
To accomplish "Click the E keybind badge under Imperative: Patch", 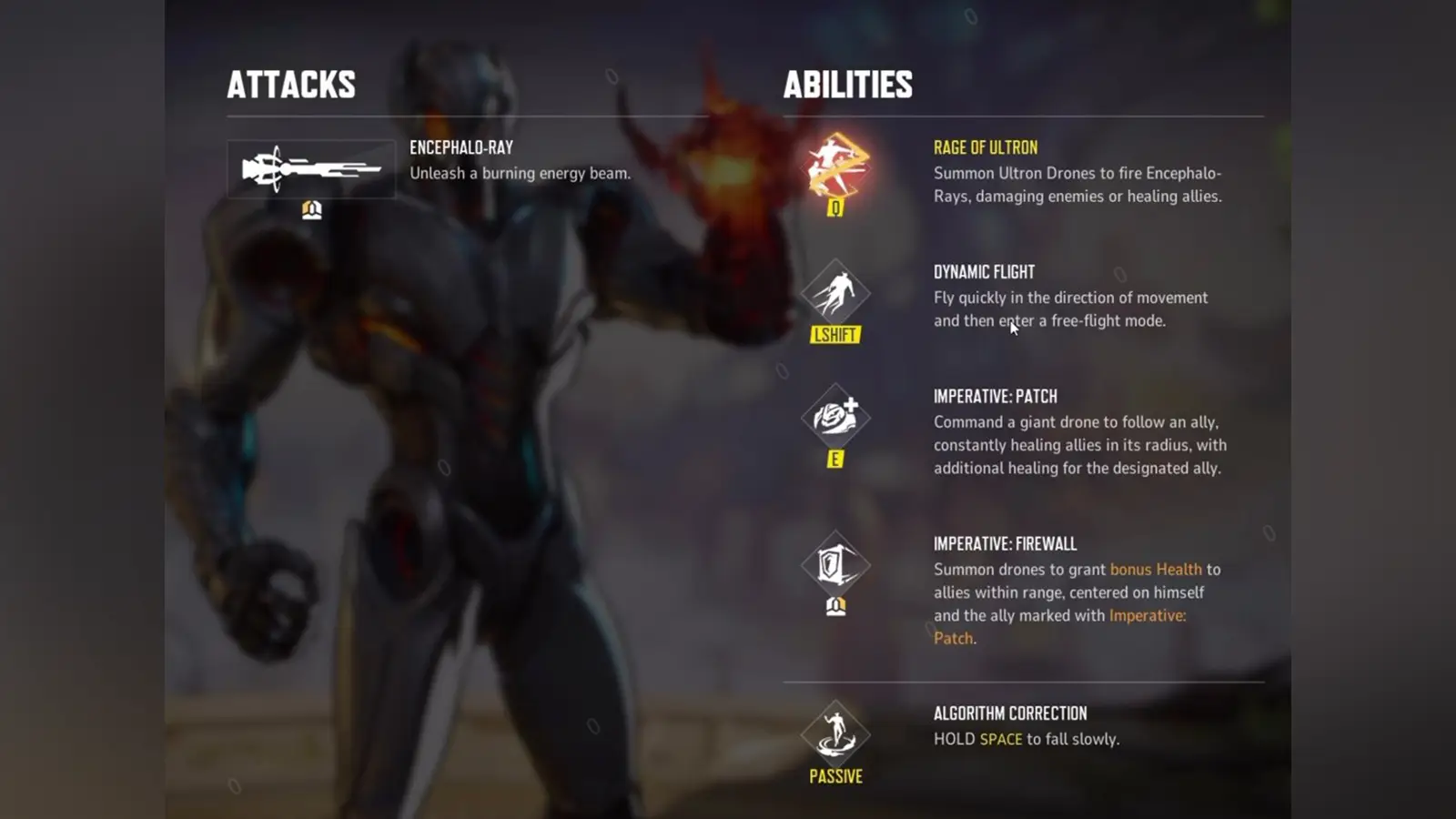I will click(x=834, y=460).
